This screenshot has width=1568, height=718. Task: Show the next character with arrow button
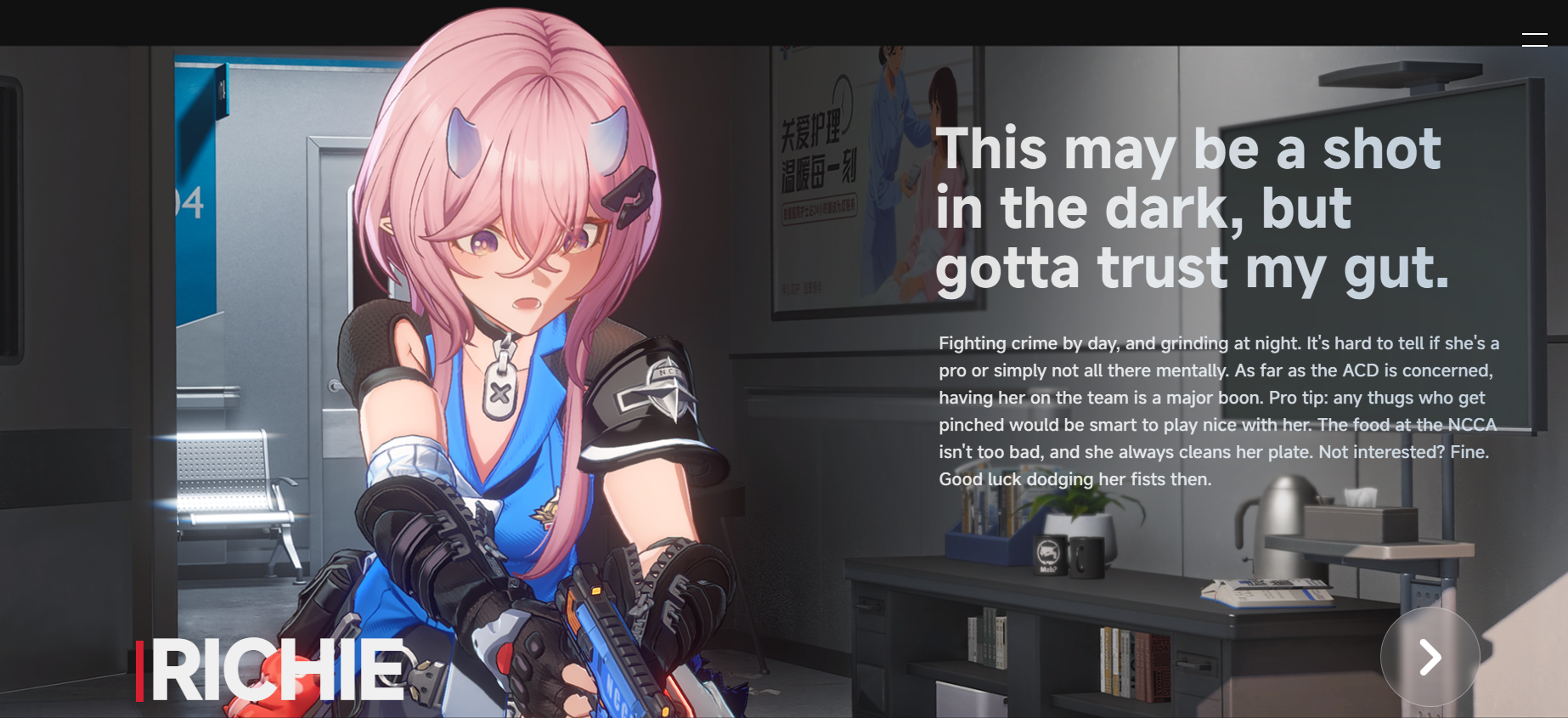(x=1430, y=657)
